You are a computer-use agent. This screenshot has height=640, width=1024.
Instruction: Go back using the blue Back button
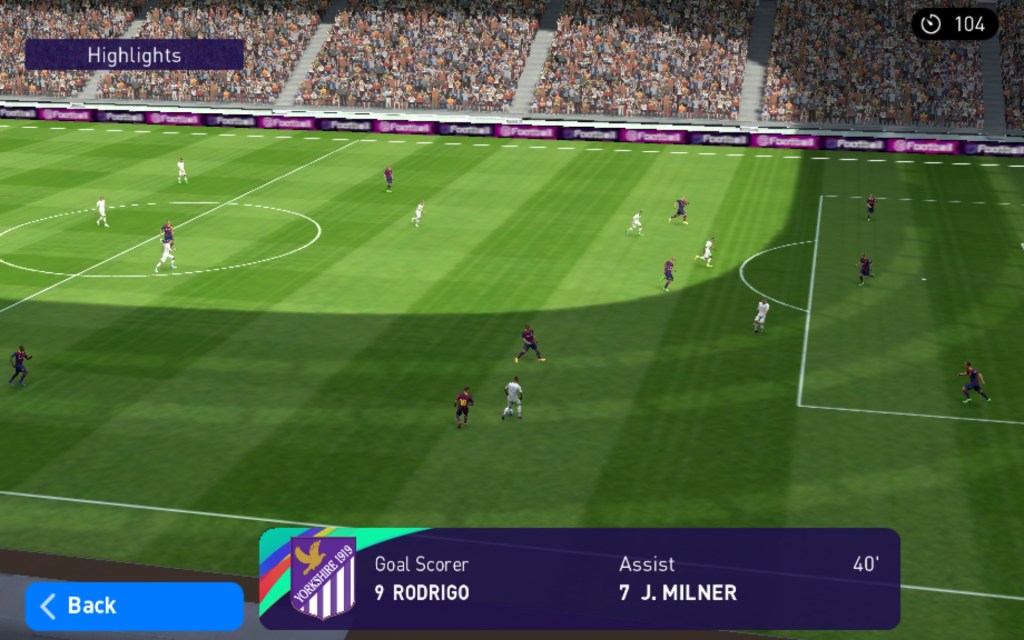point(133,606)
